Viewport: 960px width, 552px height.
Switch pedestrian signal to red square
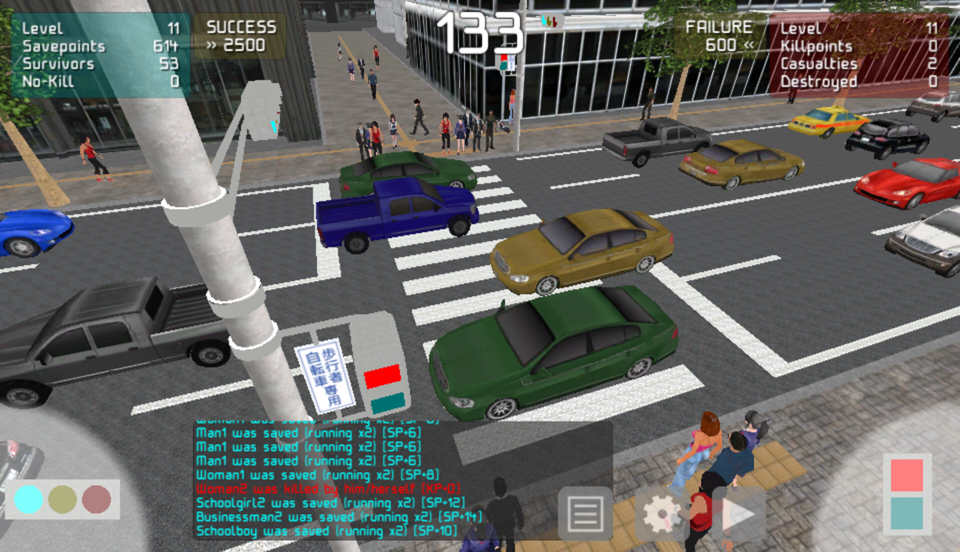[907, 476]
